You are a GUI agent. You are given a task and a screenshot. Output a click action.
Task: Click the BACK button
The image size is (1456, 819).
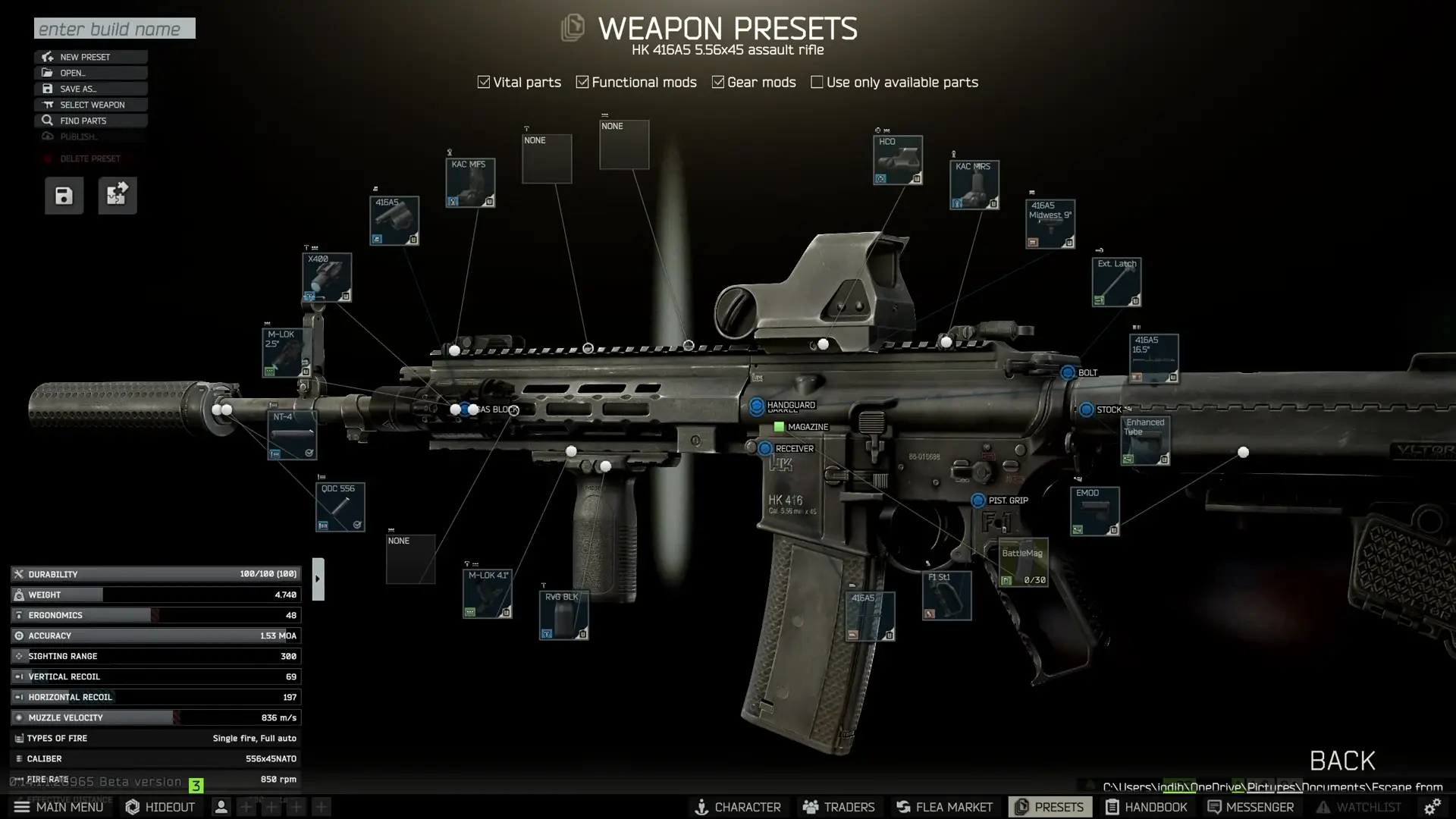(x=1341, y=761)
